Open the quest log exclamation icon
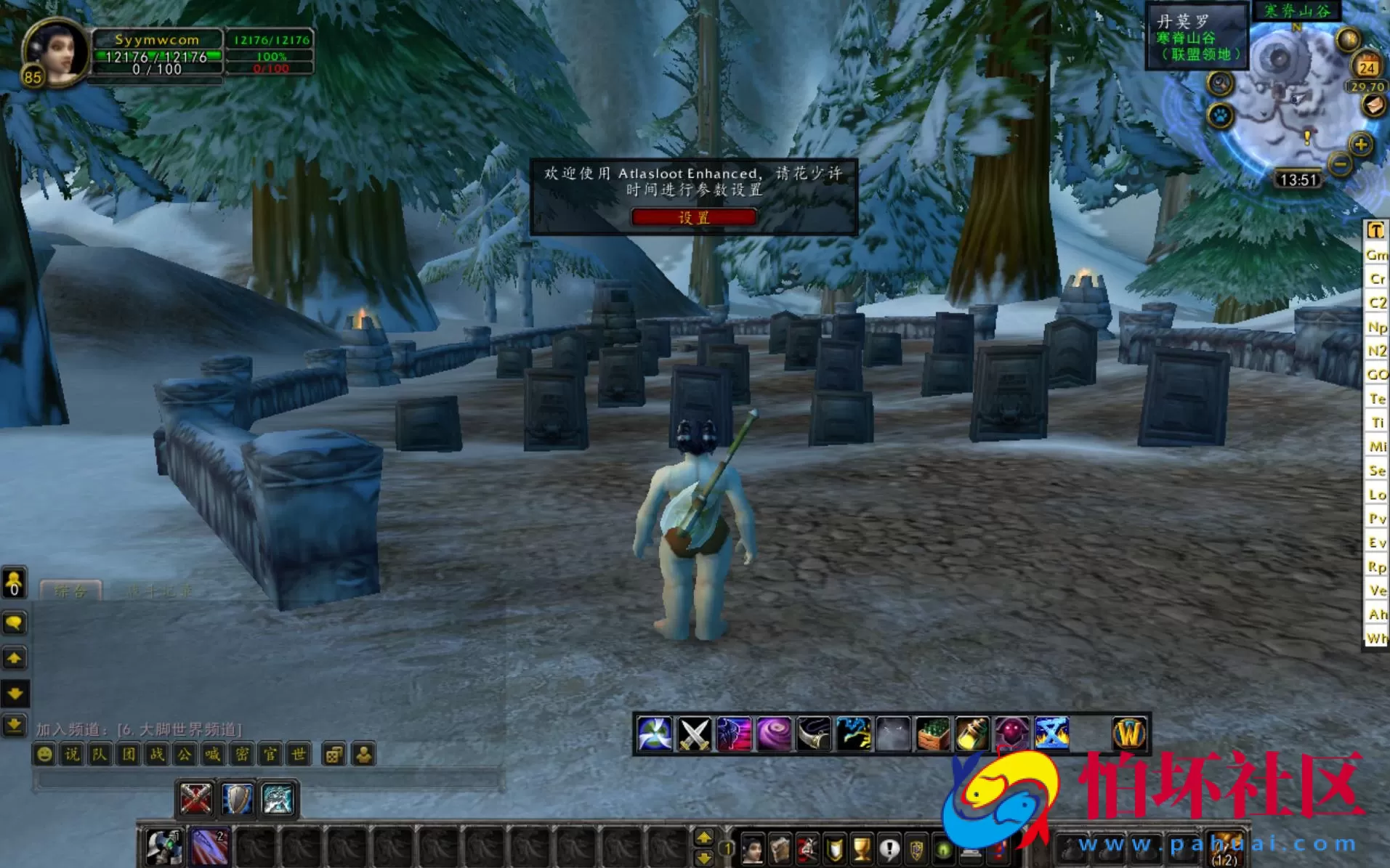 (x=889, y=848)
